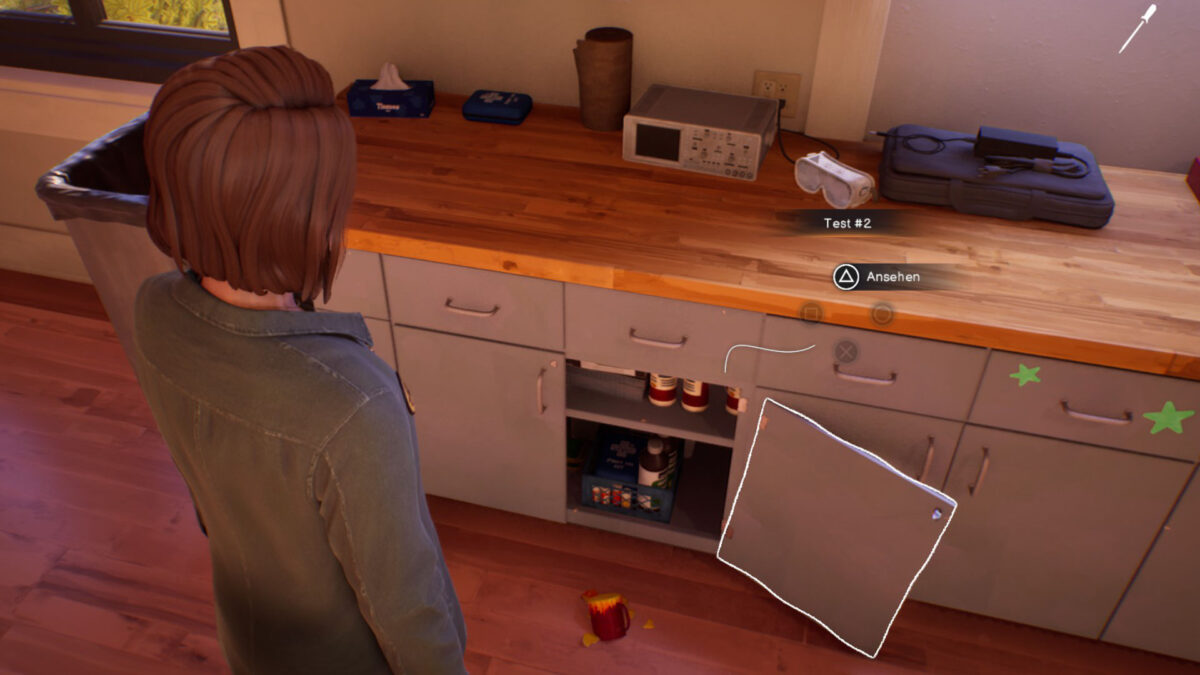Choose the Ansehen interaction option

[x=878, y=276]
